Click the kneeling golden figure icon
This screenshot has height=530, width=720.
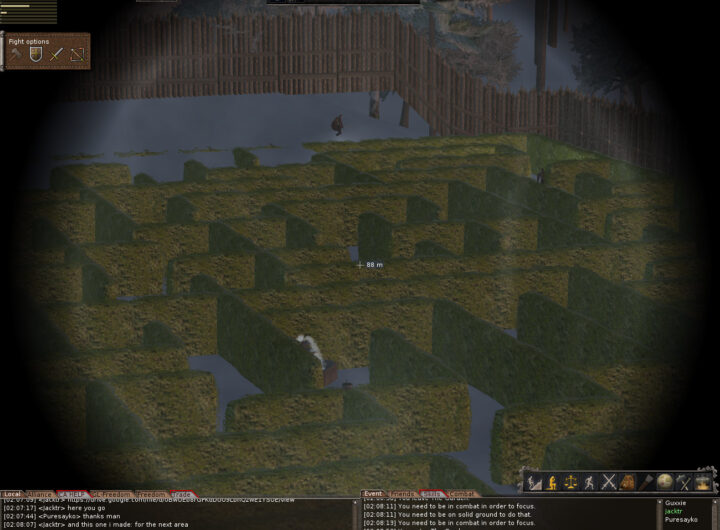click(552, 483)
